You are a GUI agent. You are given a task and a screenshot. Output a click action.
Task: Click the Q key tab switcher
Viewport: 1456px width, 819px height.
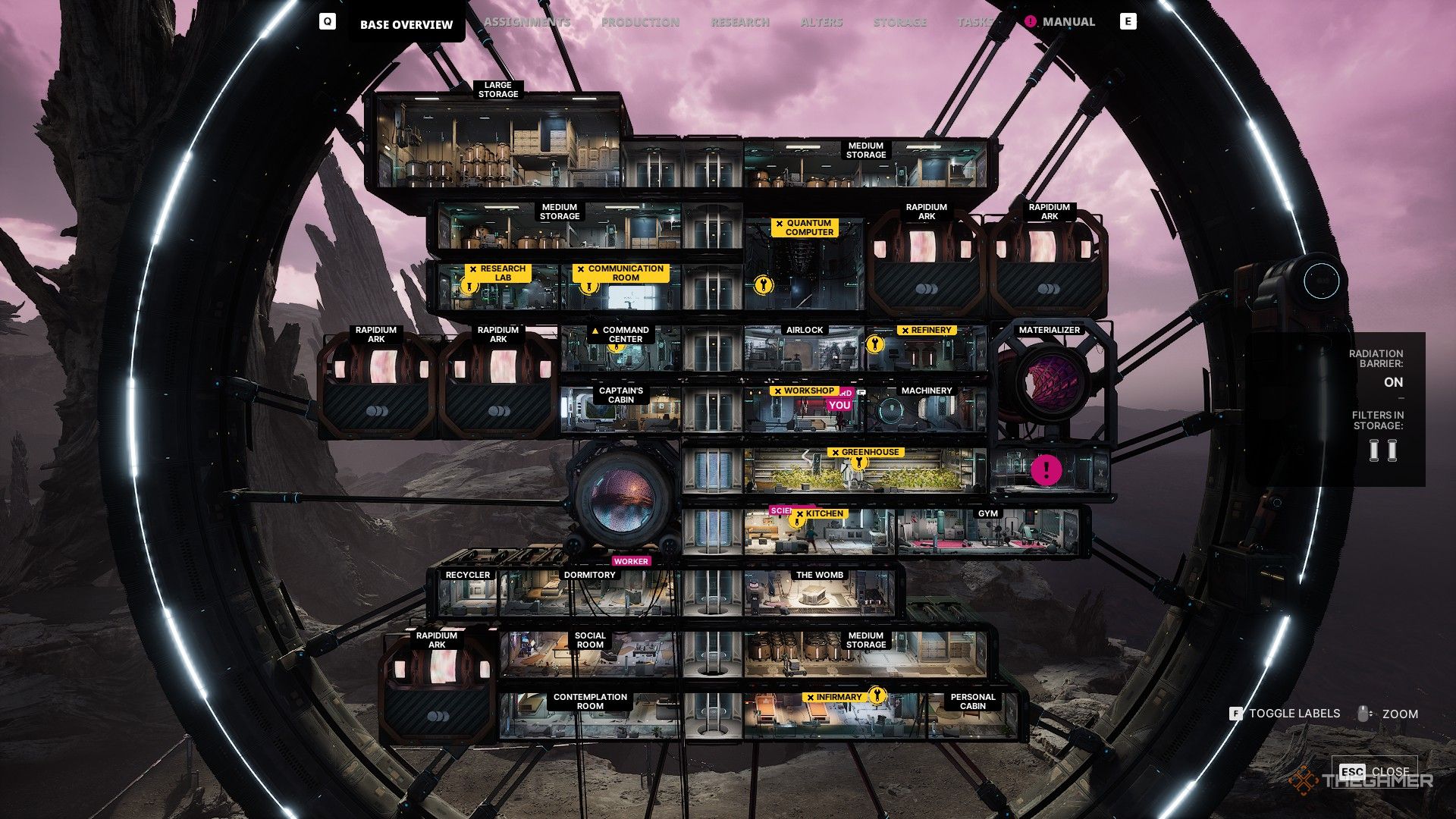tap(328, 21)
